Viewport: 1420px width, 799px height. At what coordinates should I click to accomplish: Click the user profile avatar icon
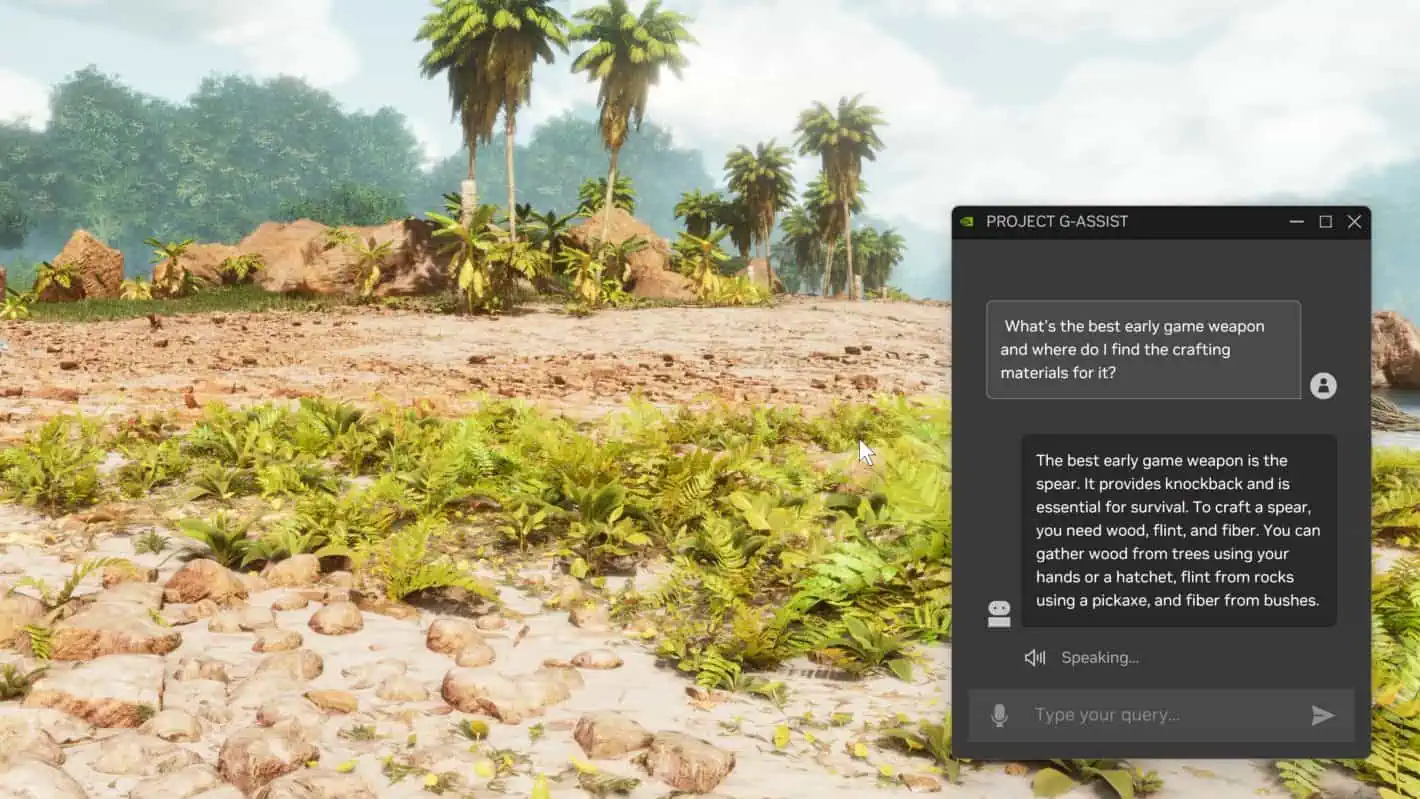(1324, 386)
